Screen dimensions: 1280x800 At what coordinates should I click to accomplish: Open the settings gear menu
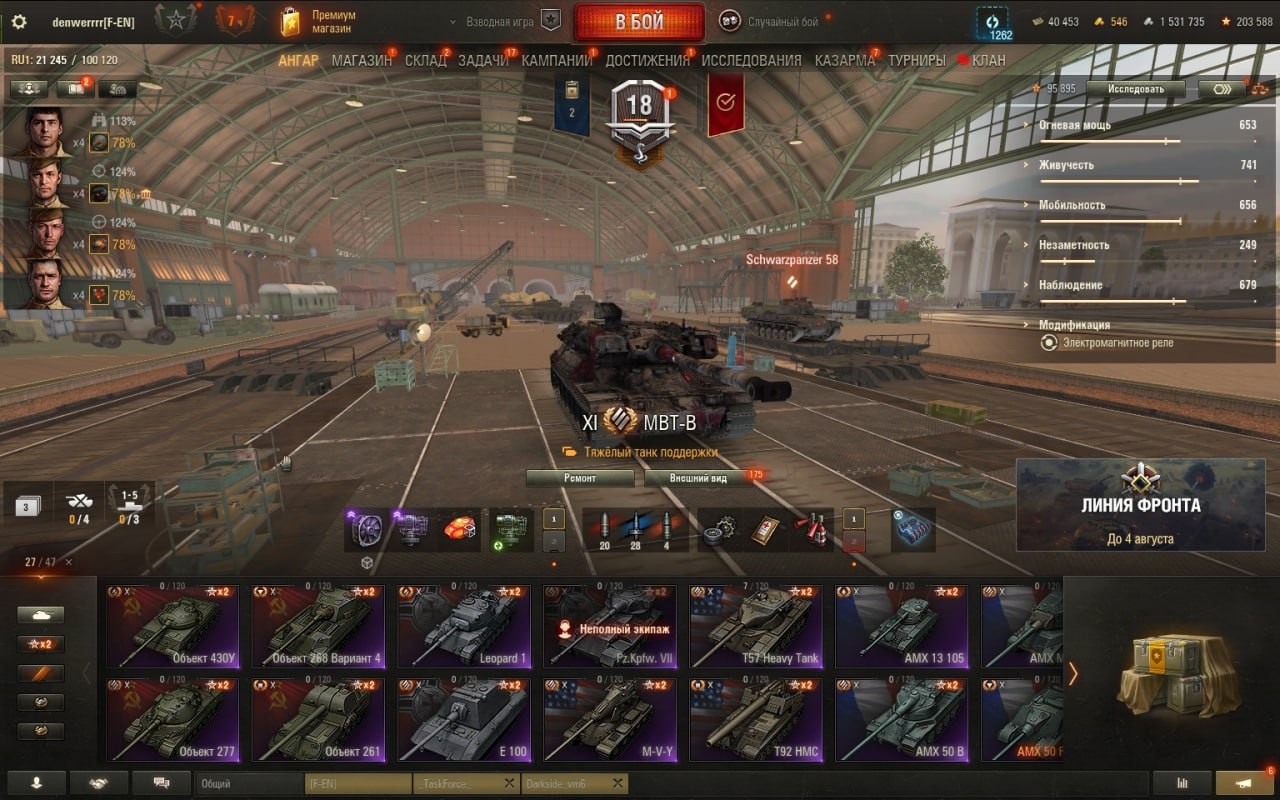point(18,22)
